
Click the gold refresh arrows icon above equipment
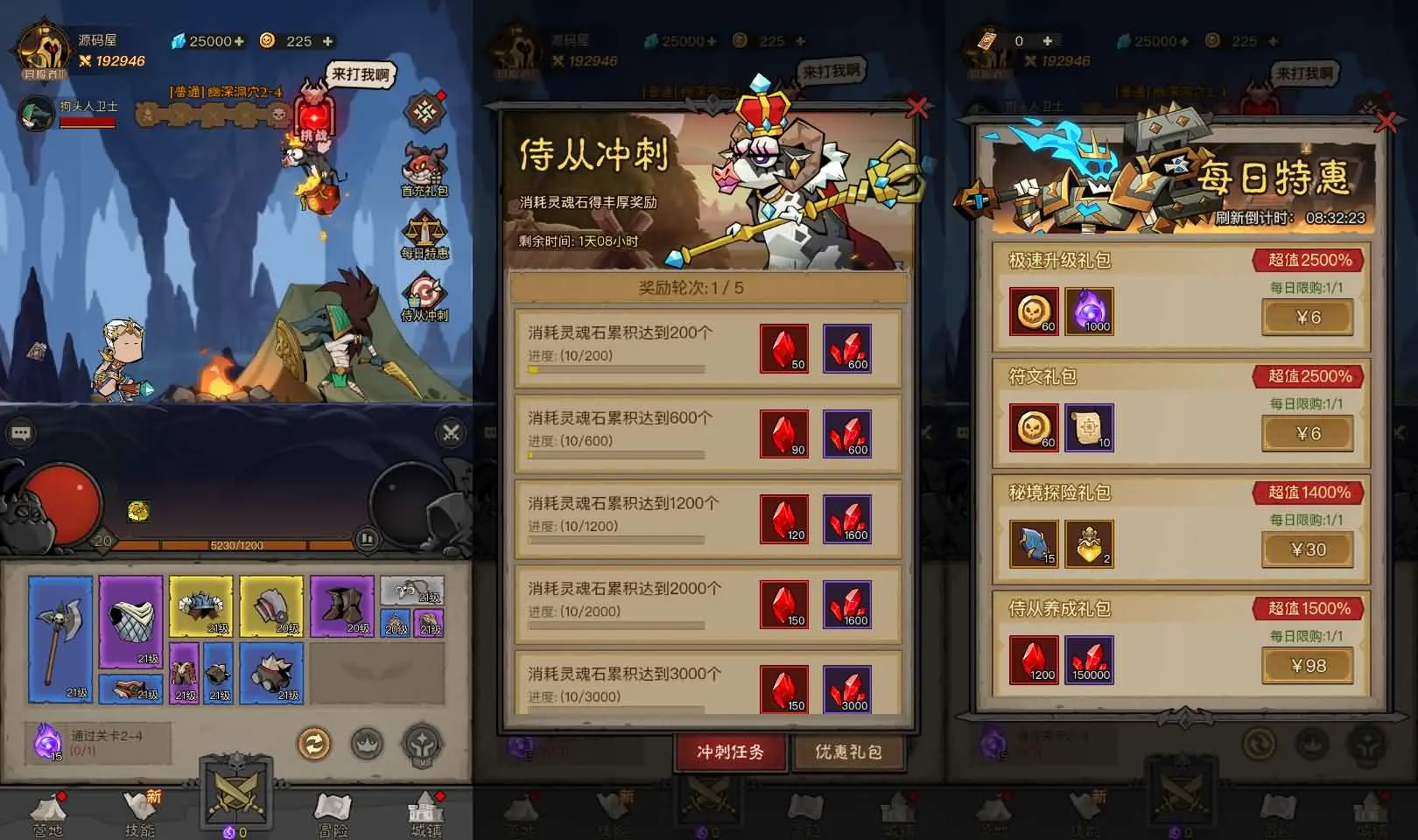pyautogui.click(x=313, y=743)
